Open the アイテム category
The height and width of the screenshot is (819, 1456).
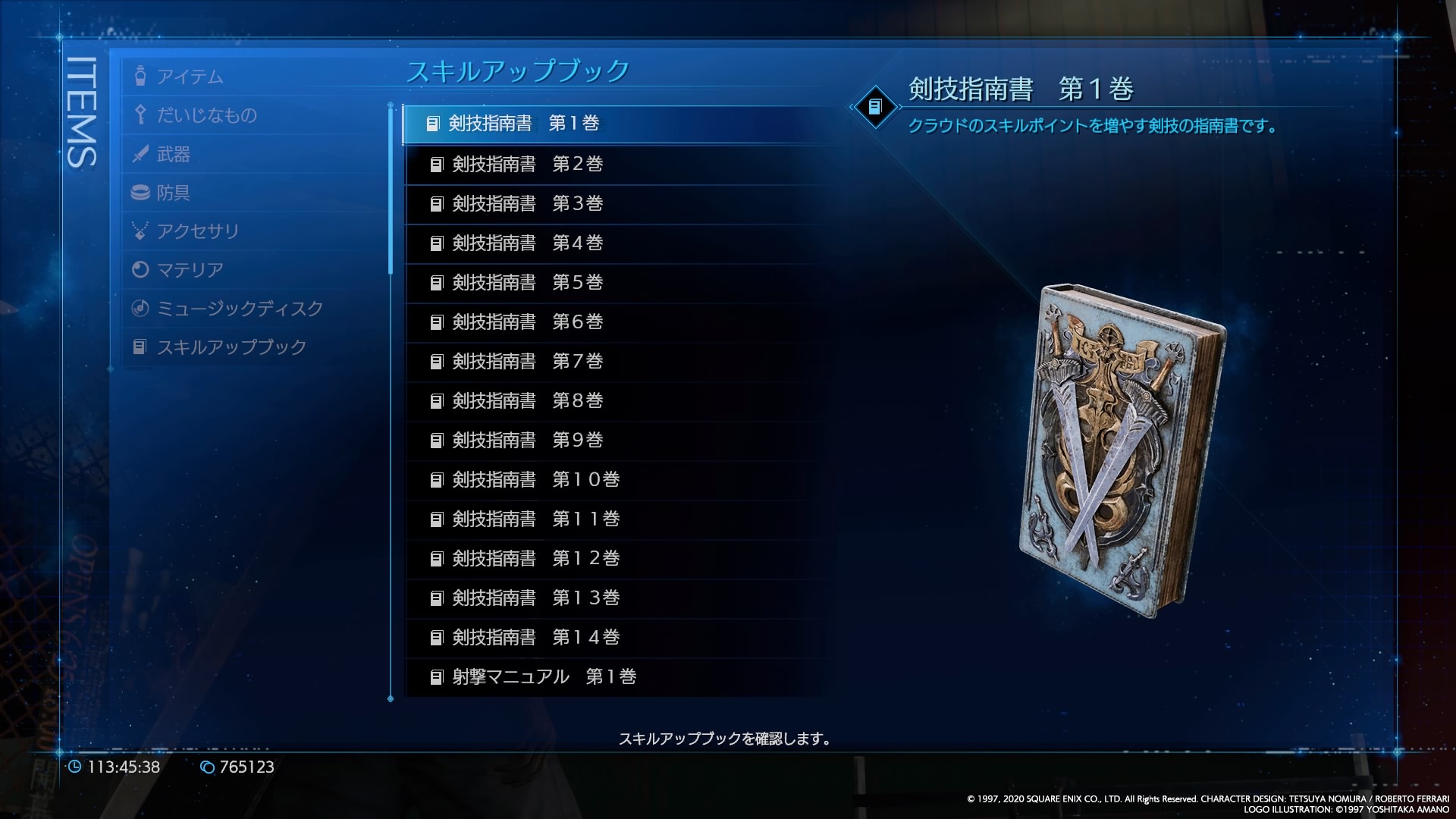[190, 77]
